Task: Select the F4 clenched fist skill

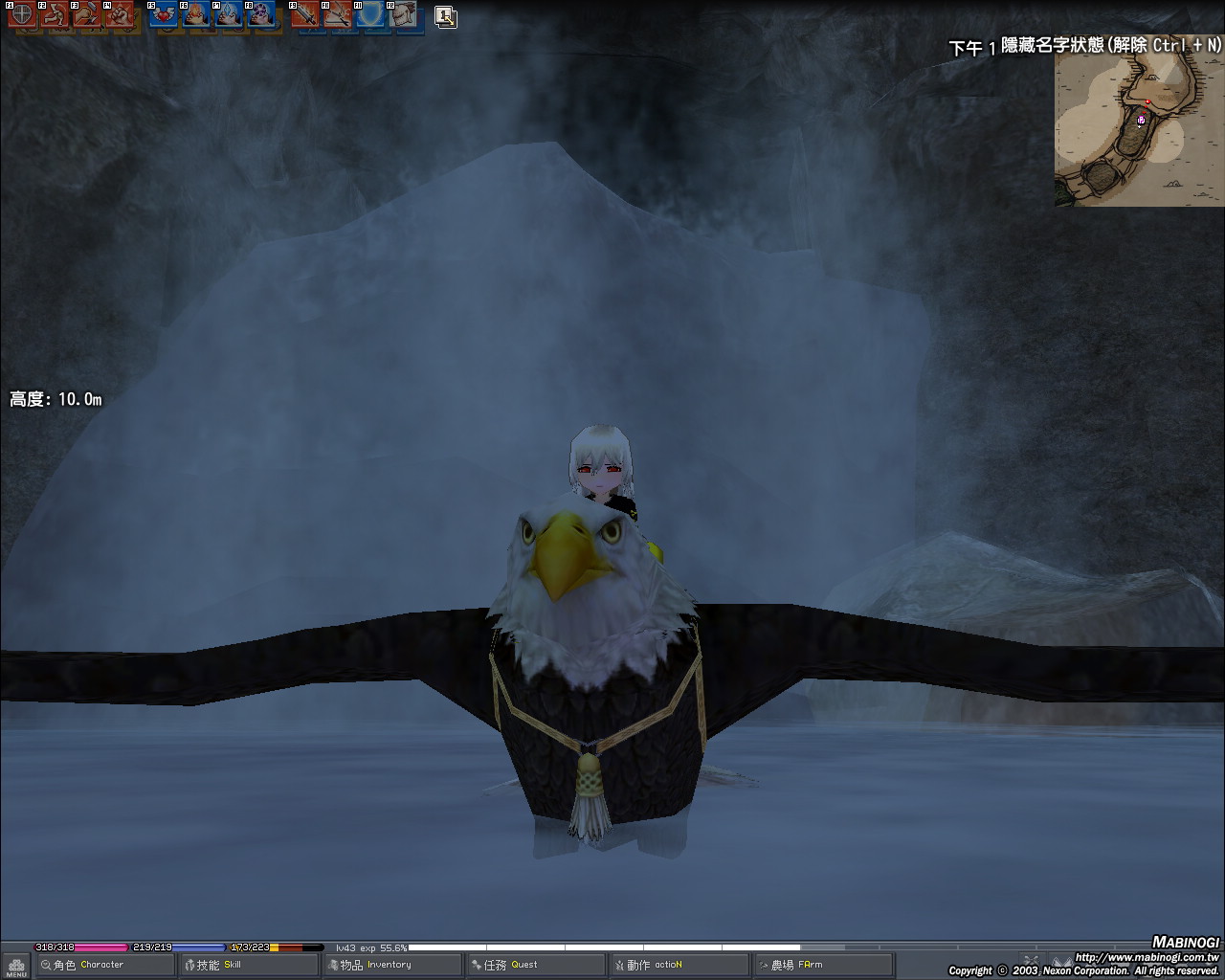Action: point(120,14)
